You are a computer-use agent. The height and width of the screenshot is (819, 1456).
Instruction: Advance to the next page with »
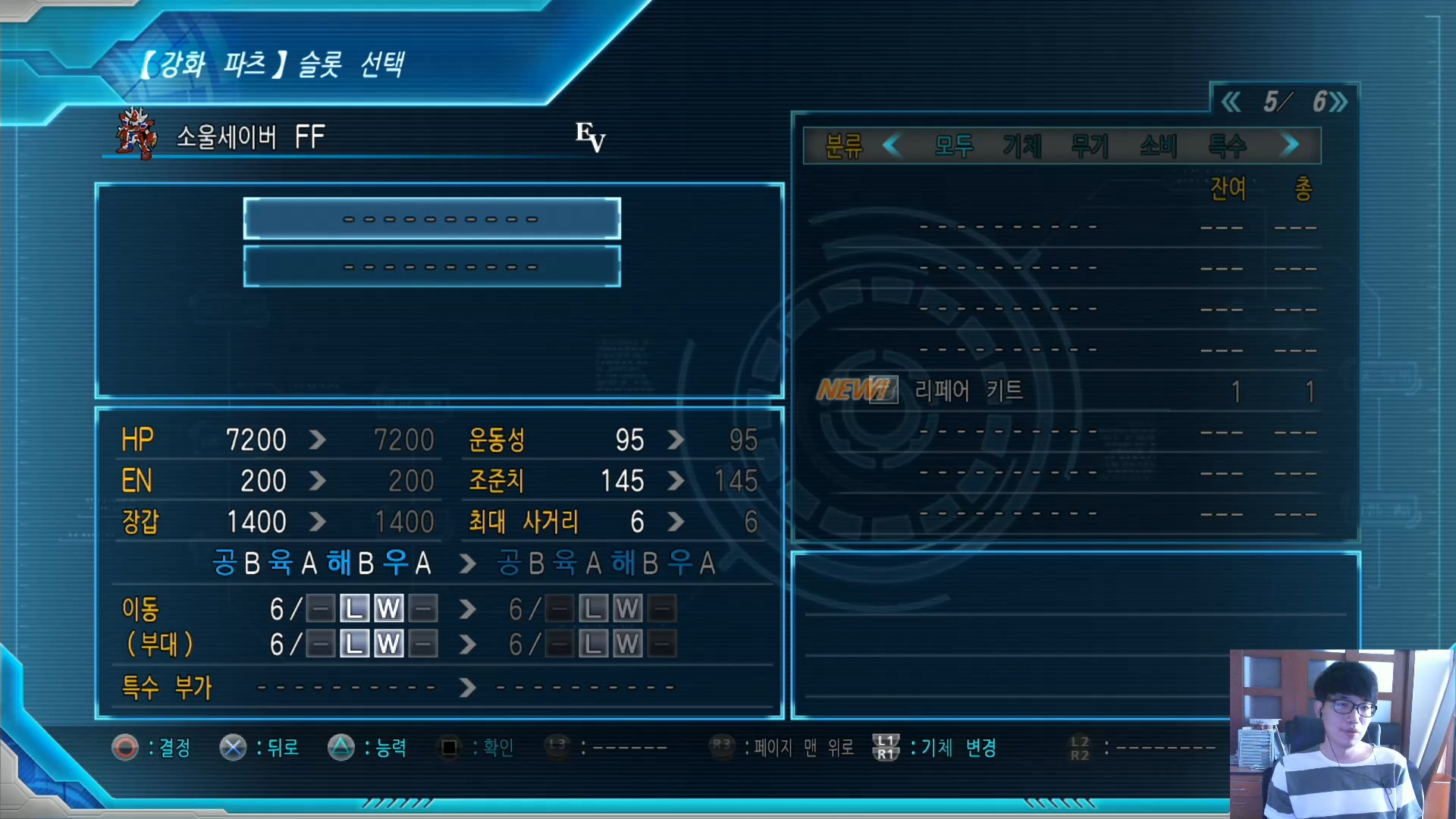1339,102
